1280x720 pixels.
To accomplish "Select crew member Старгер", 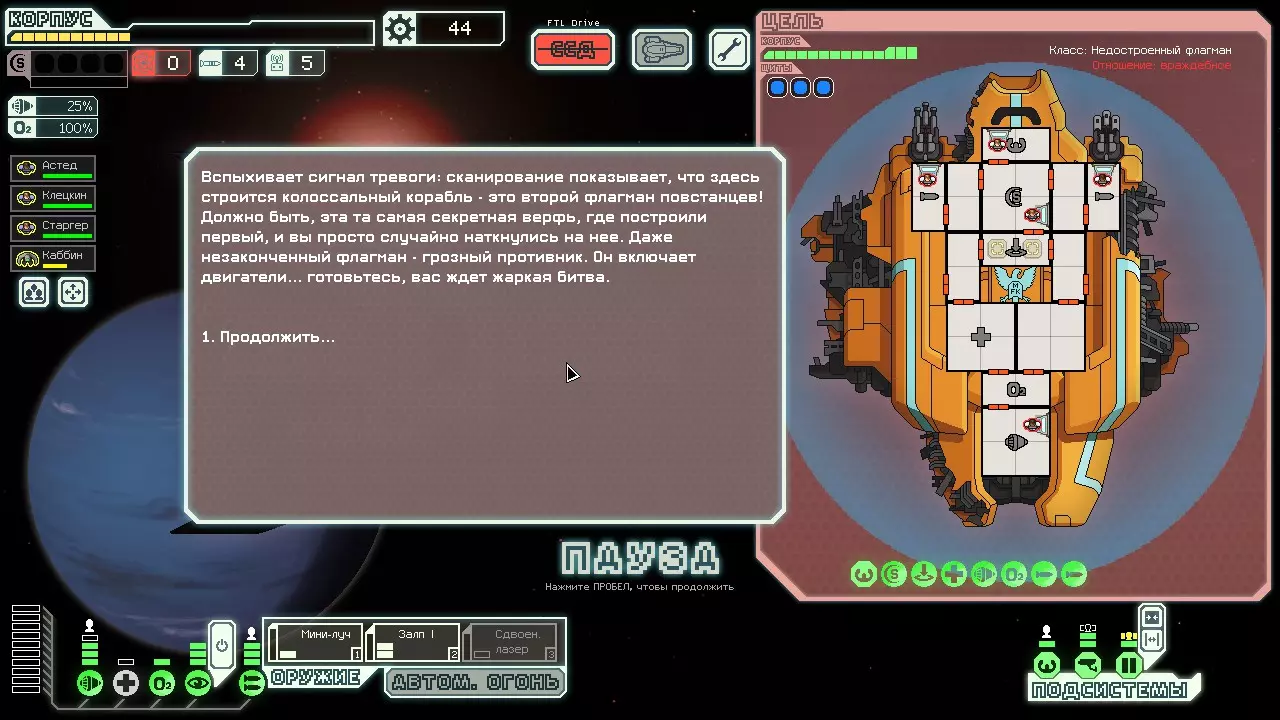I will 55,228.
